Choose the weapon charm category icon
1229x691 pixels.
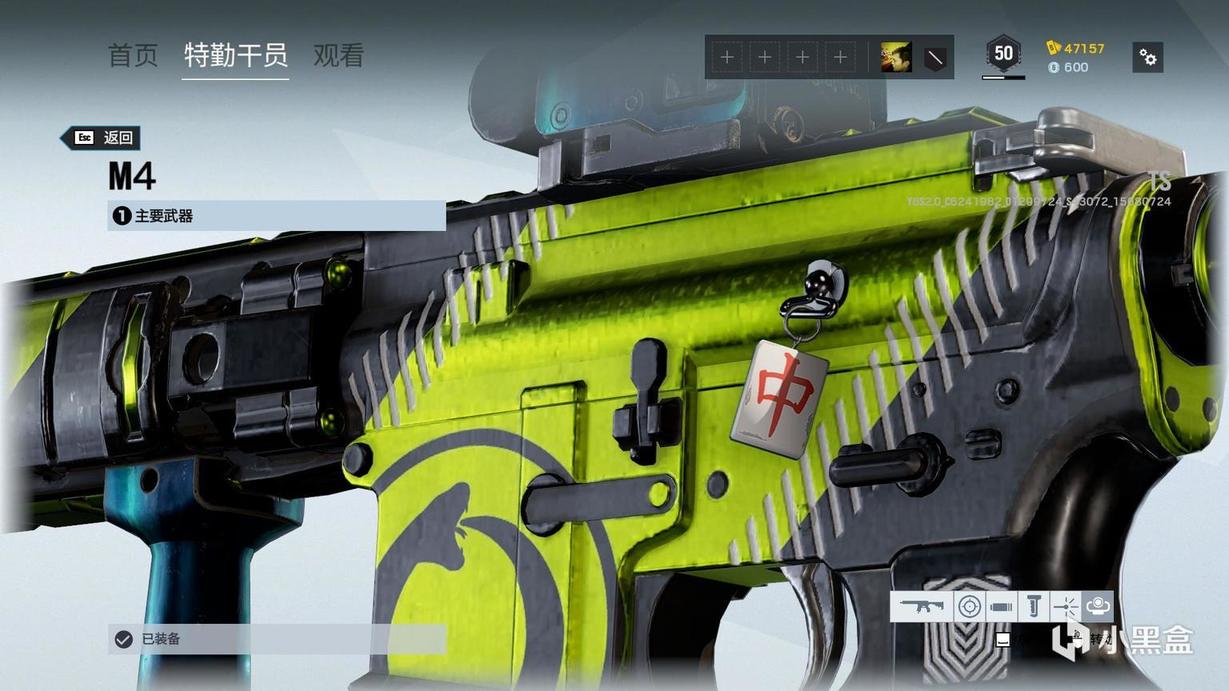pyautogui.click(x=1098, y=606)
